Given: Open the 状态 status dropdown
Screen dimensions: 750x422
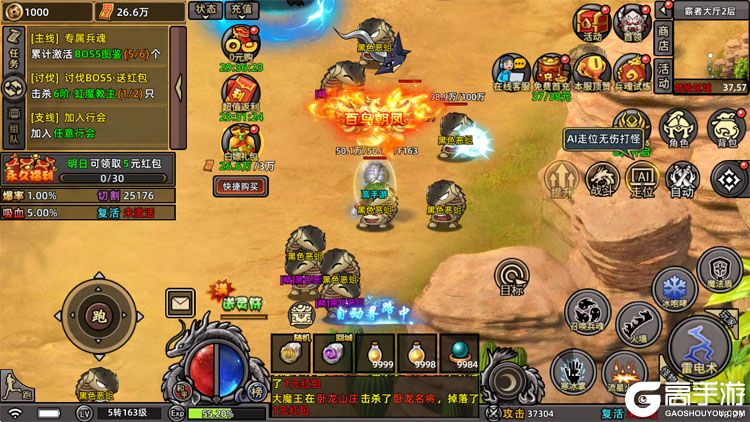Looking at the screenshot, I should click(206, 9).
